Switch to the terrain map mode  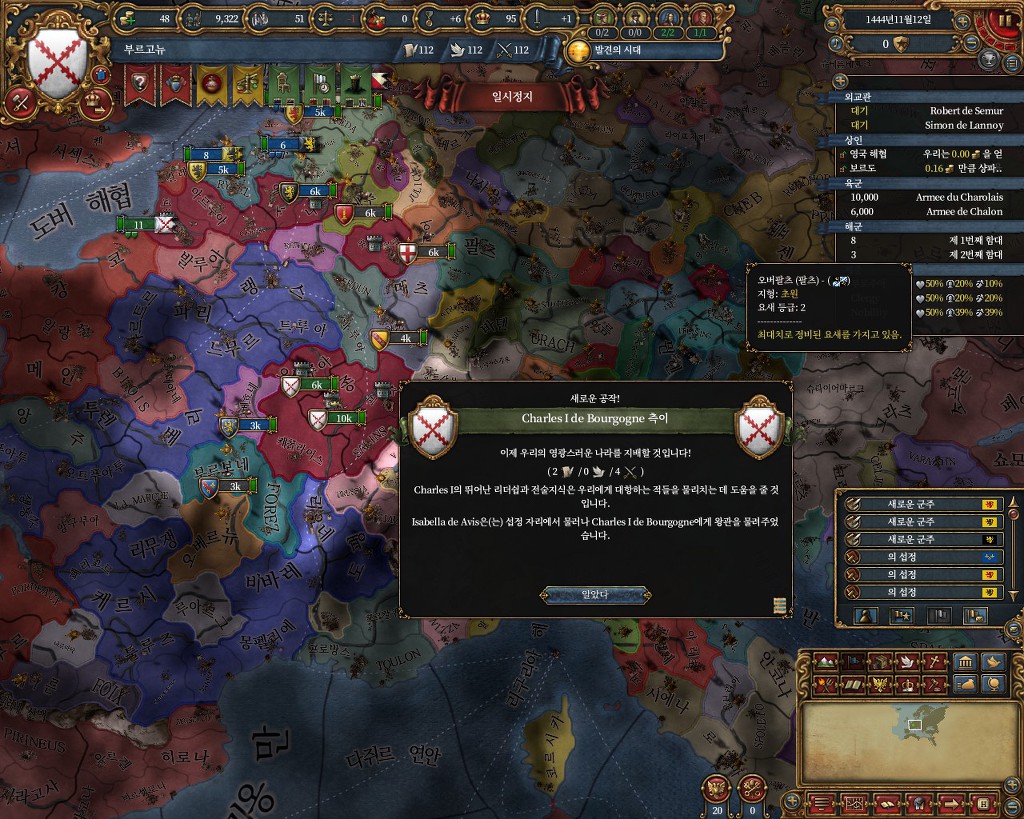point(825,662)
